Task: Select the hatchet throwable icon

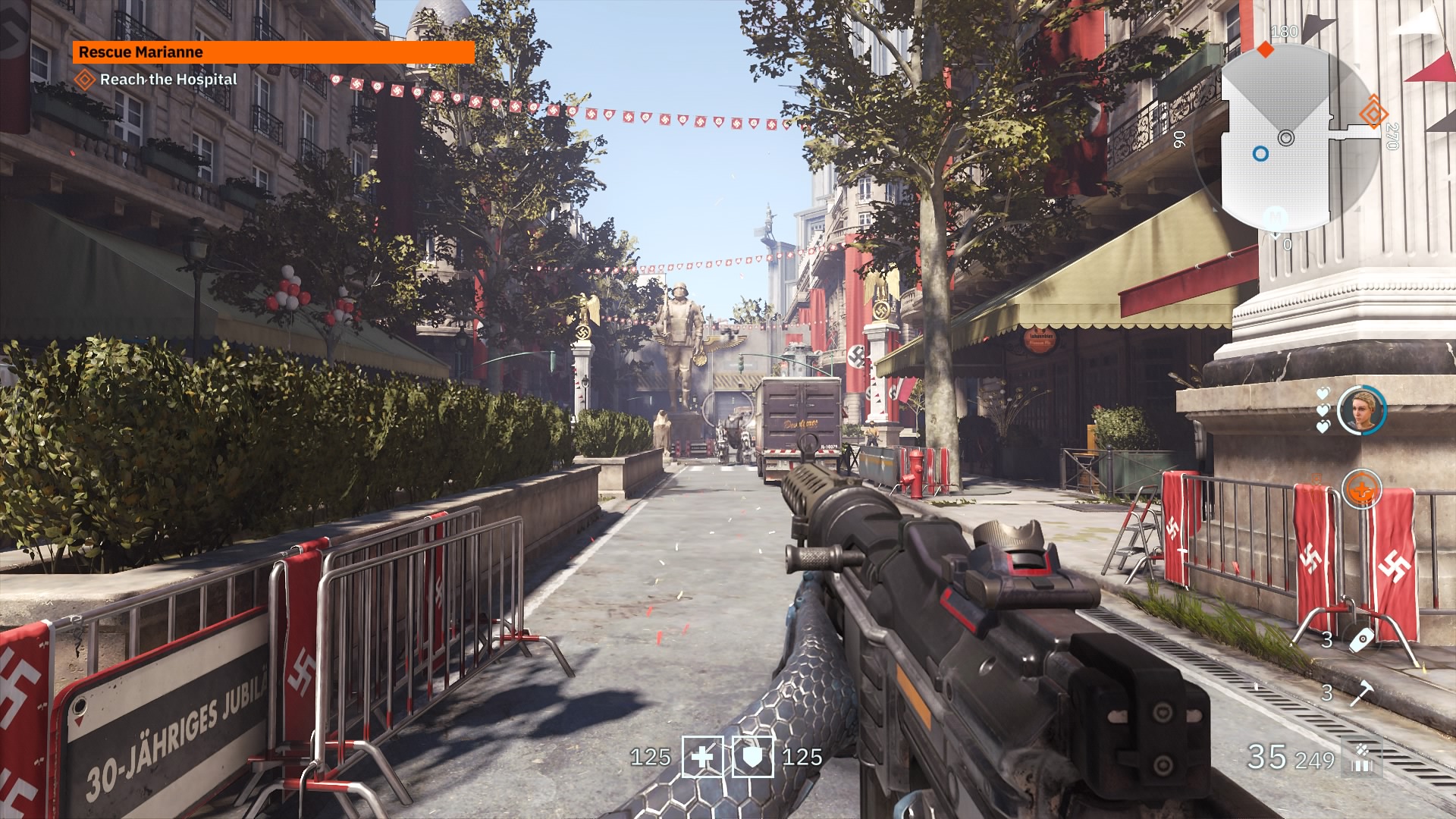Action: [1361, 692]
